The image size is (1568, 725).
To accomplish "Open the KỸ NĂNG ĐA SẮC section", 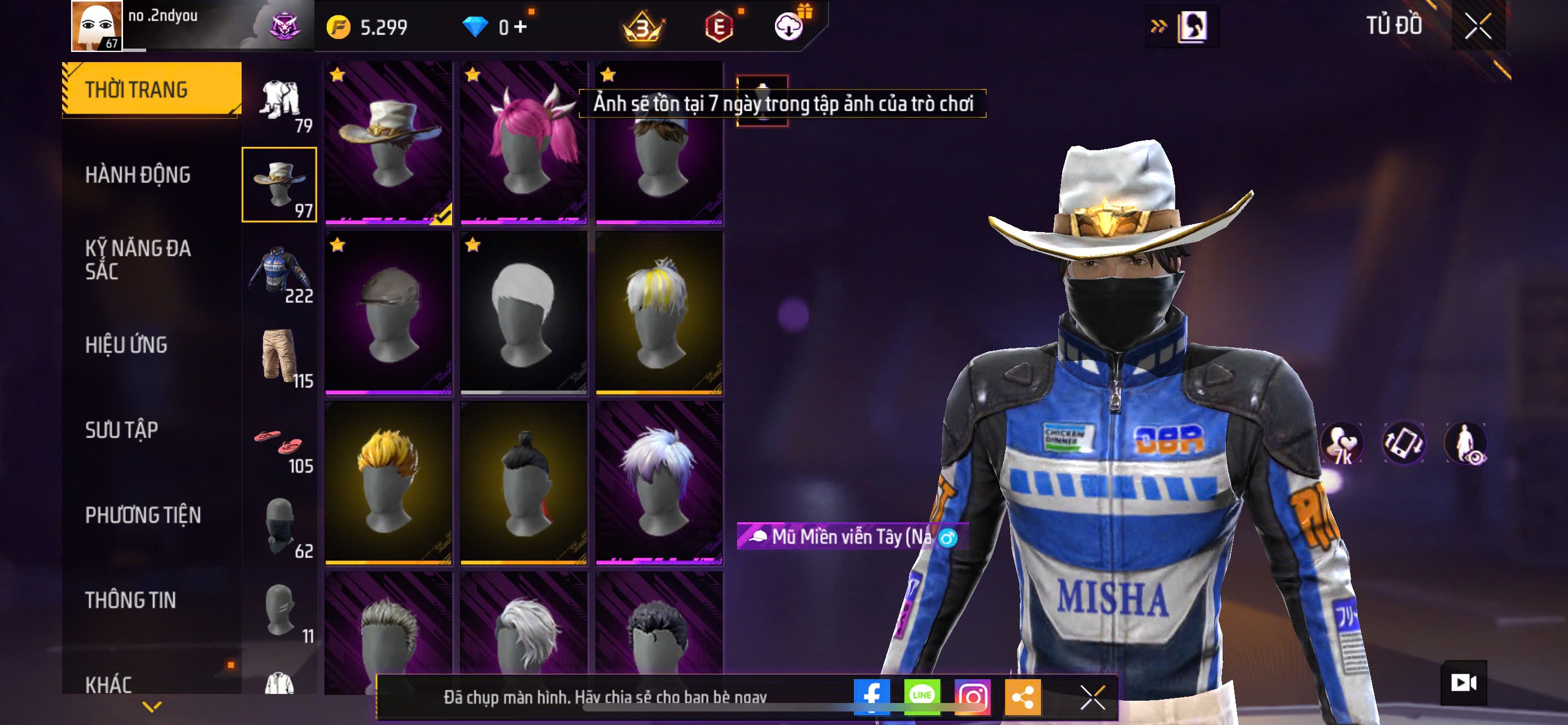I will point(138,259).
